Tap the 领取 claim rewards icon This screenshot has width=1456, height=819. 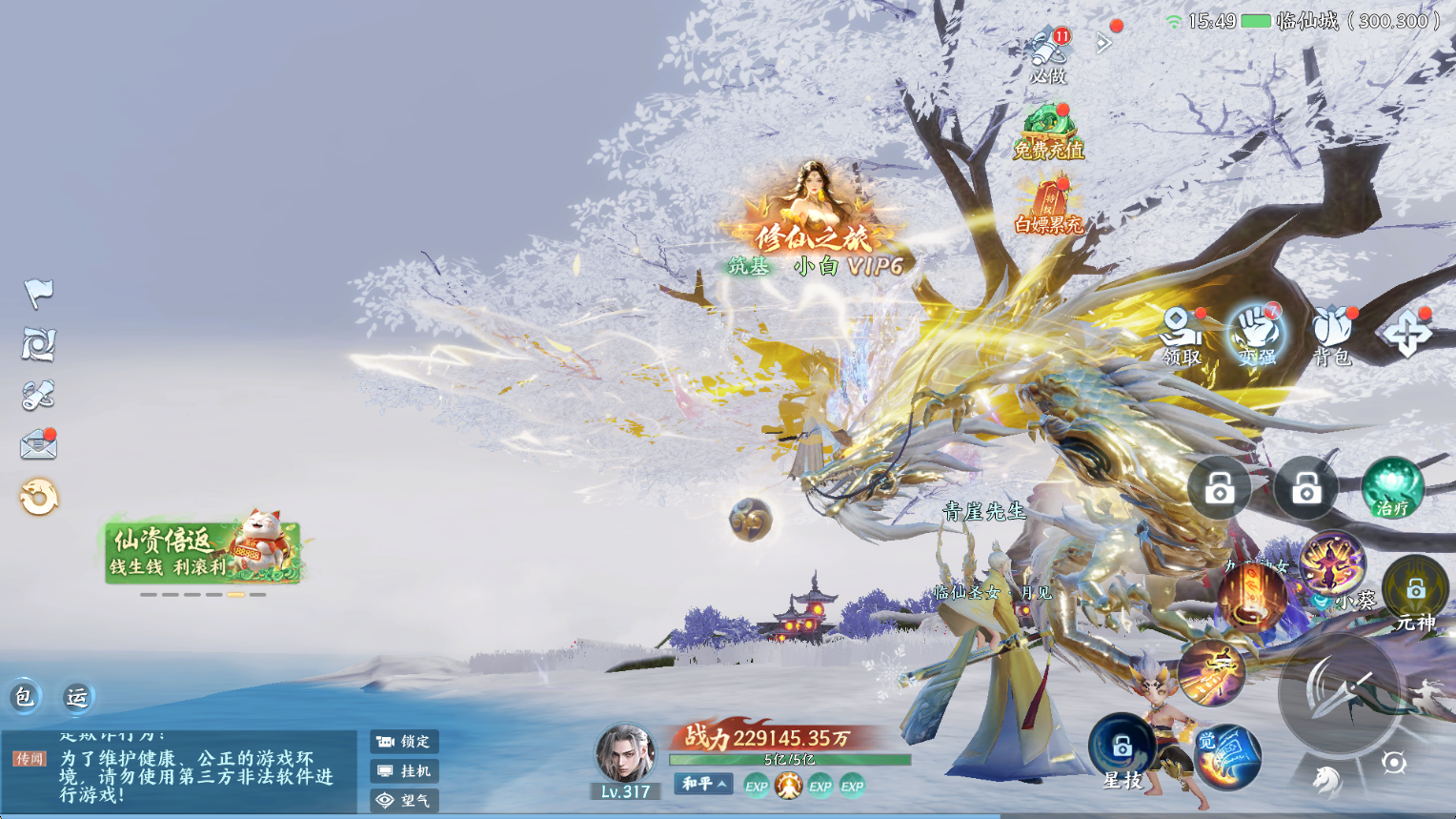pos(1181,336)
